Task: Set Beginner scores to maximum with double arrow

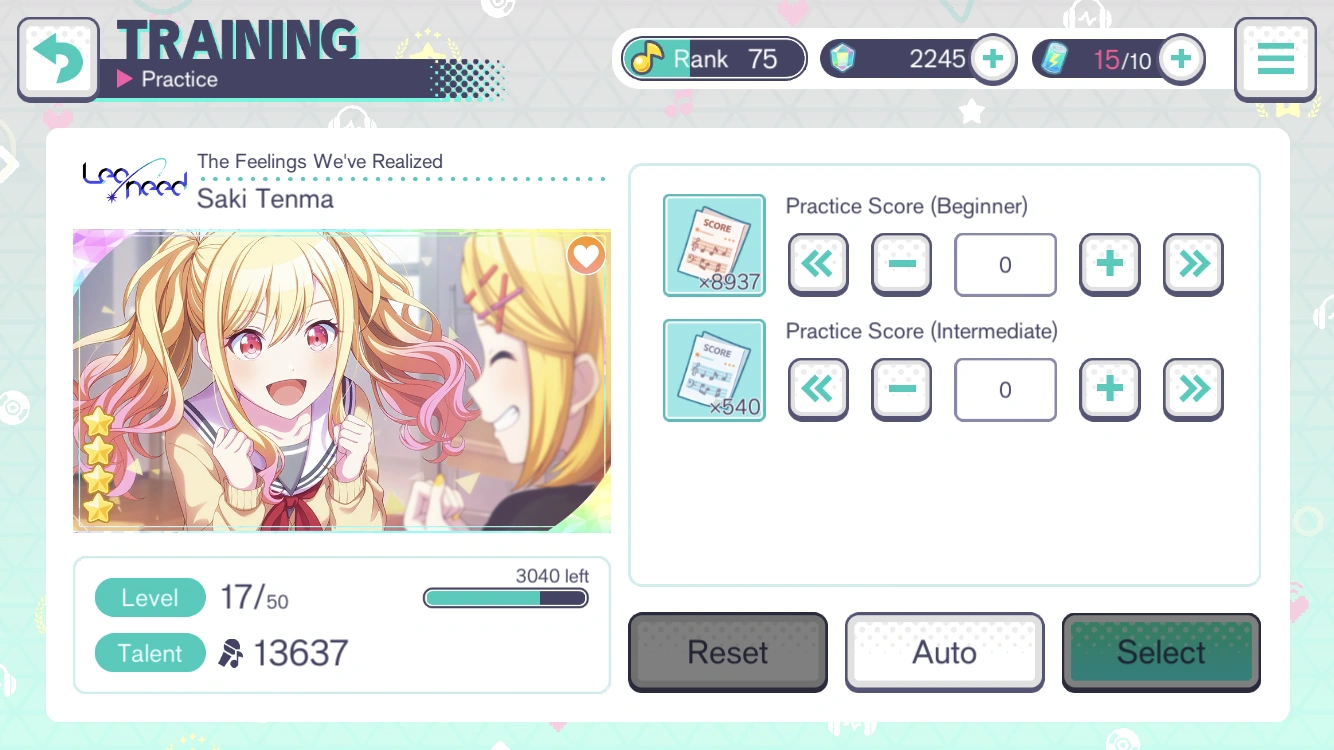Action: 1192,264
